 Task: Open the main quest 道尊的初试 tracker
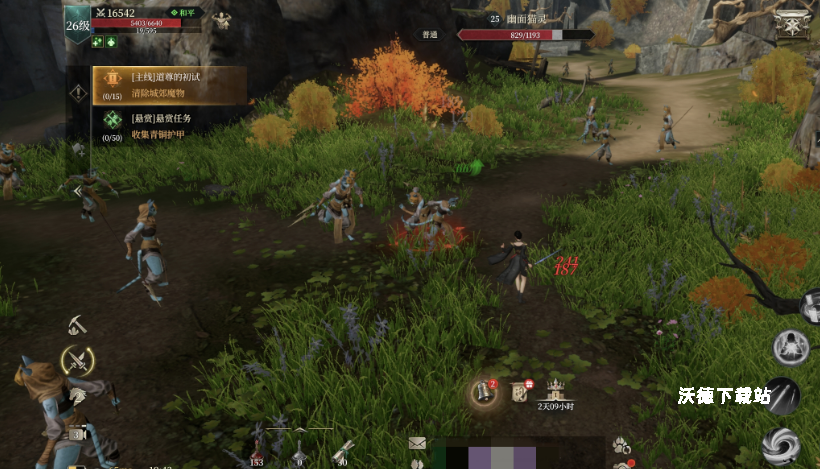pos(168,85)
